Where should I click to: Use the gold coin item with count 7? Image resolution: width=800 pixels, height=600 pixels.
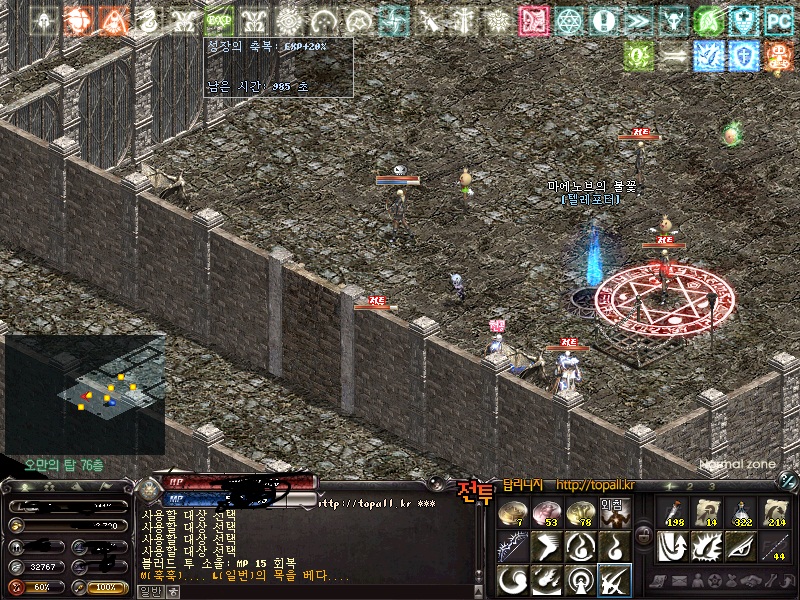tap(513, 513)
